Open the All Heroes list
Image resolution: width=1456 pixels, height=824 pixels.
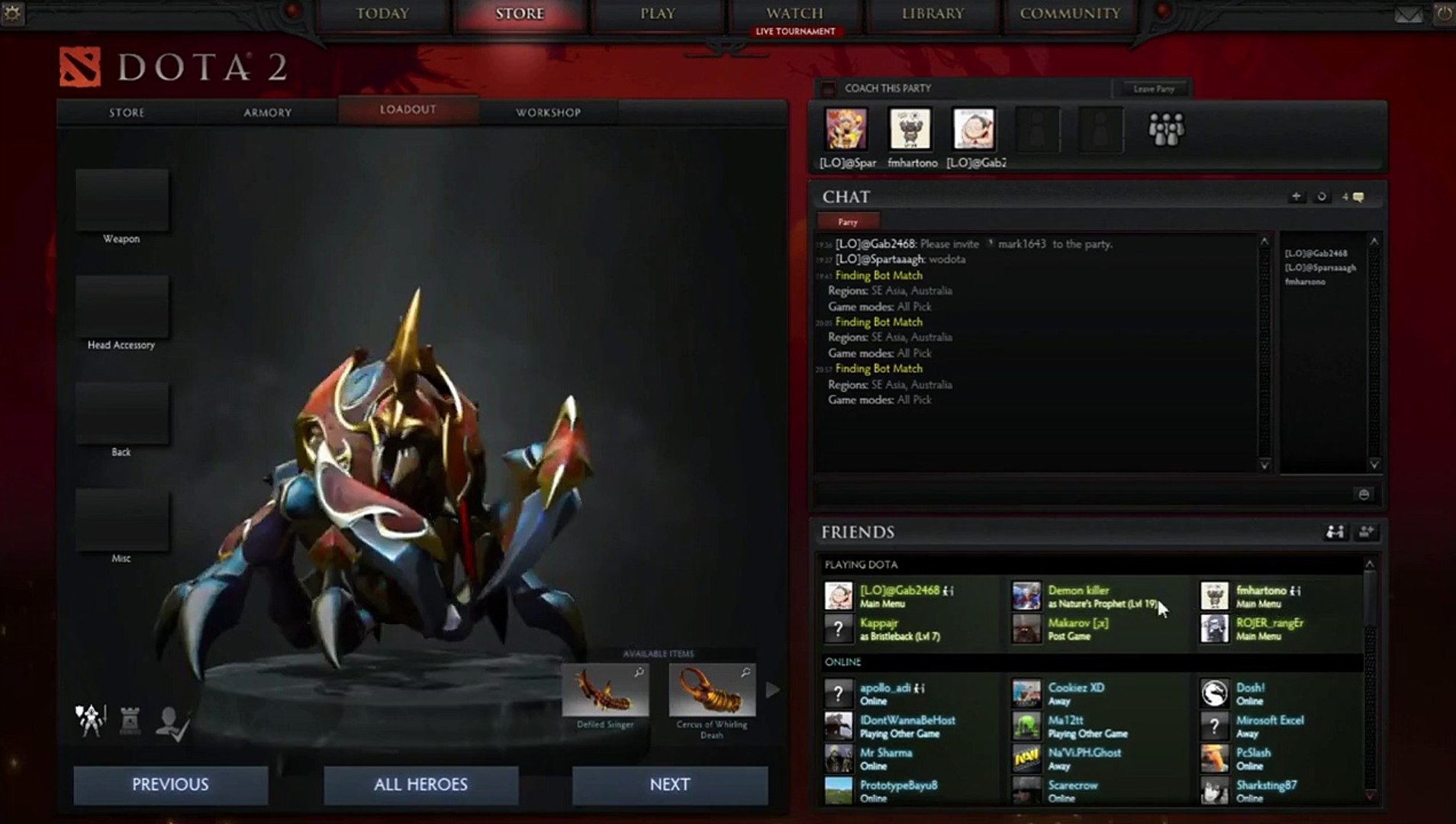pos(420,784)
